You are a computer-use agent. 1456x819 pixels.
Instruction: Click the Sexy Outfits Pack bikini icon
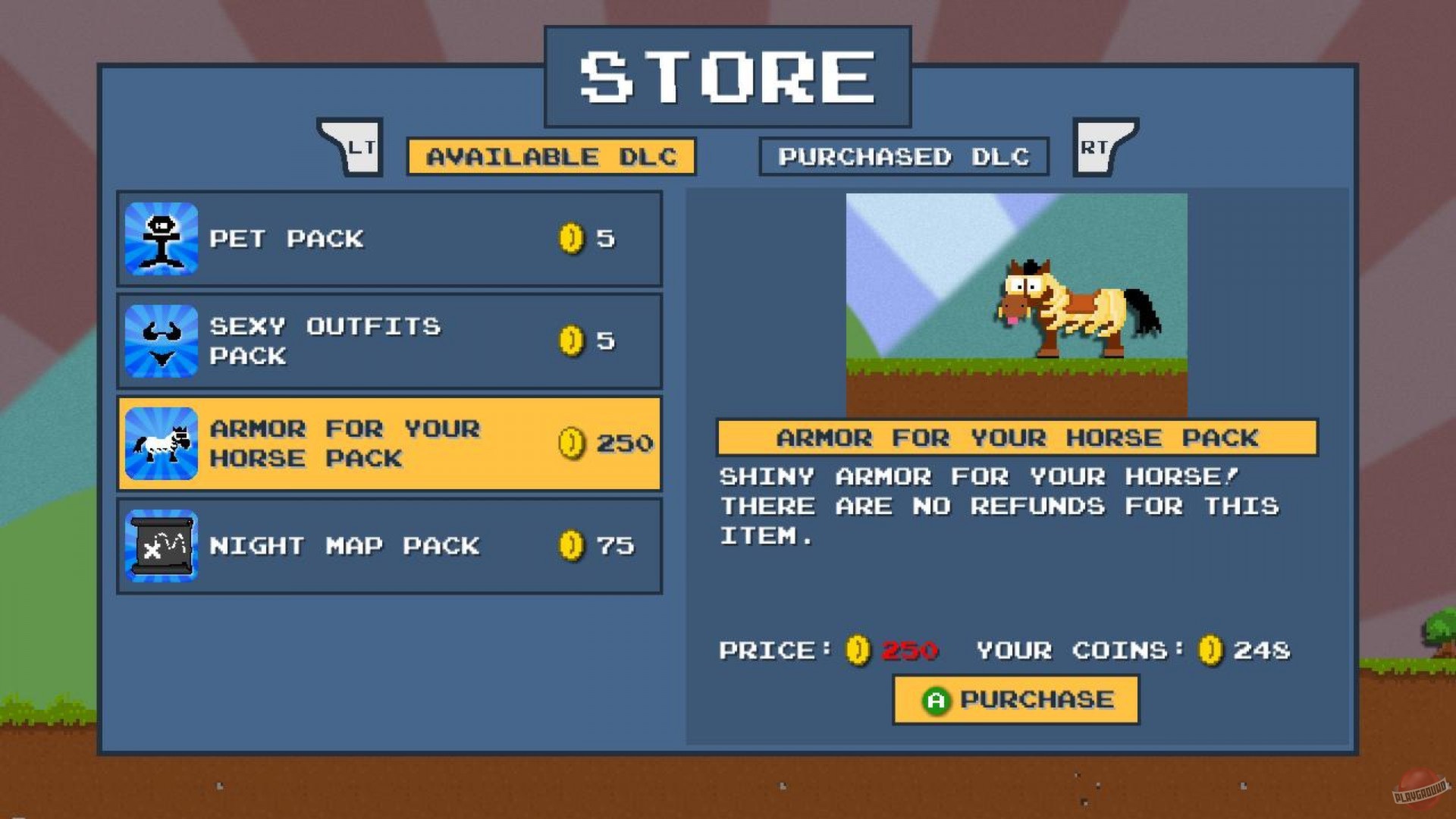[161, 341]
